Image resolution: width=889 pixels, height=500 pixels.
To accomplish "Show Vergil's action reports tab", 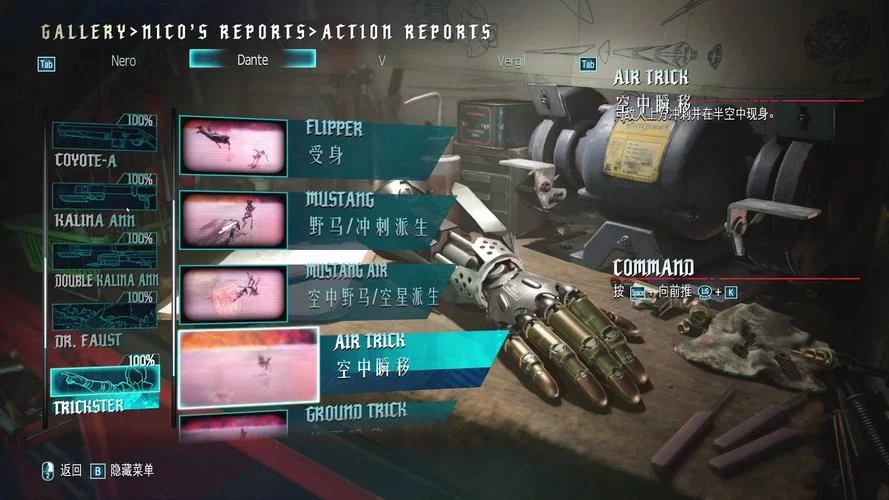I will [510, 60].
